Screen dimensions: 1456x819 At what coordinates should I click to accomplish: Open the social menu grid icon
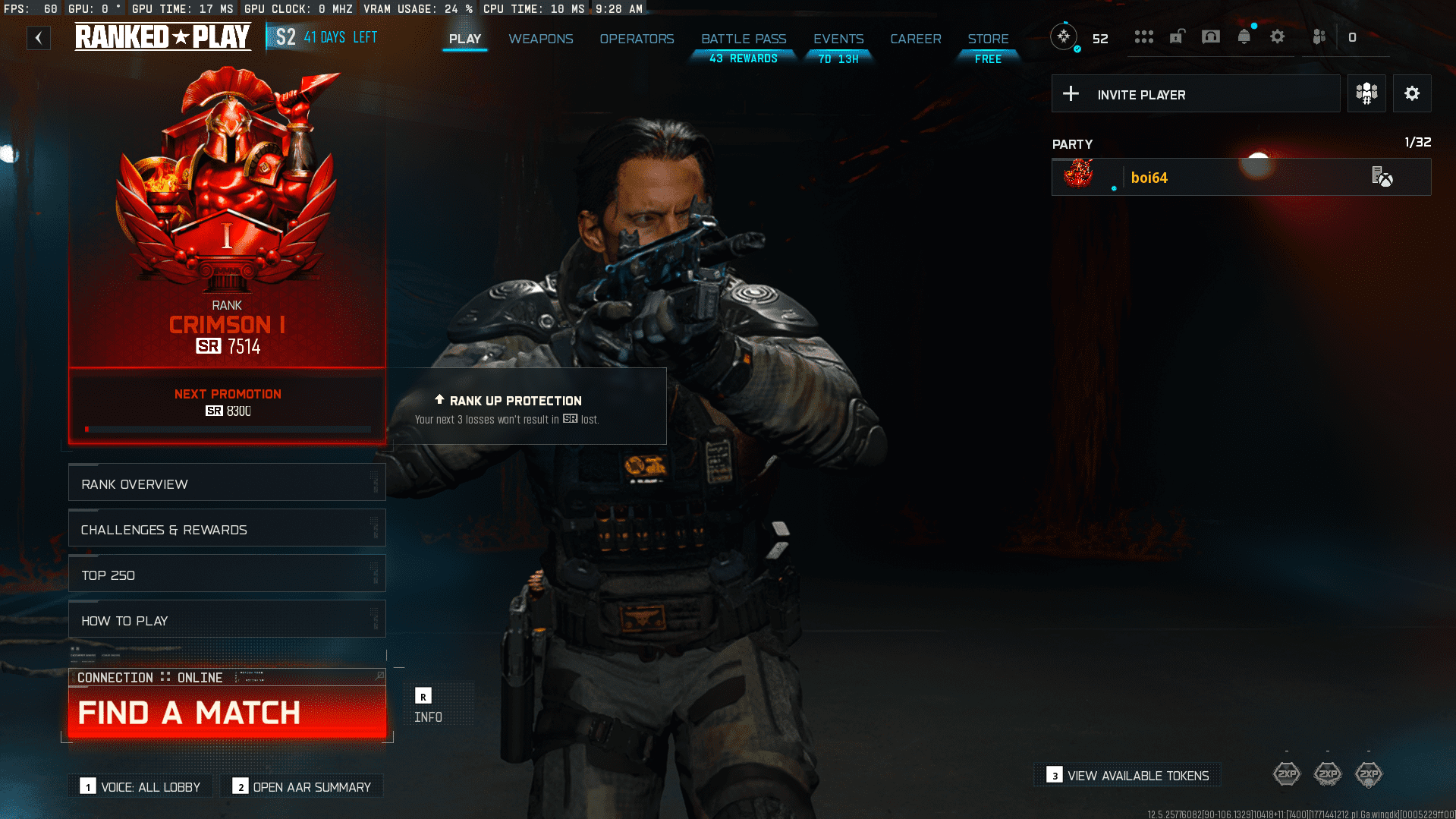pos(1143,36)
